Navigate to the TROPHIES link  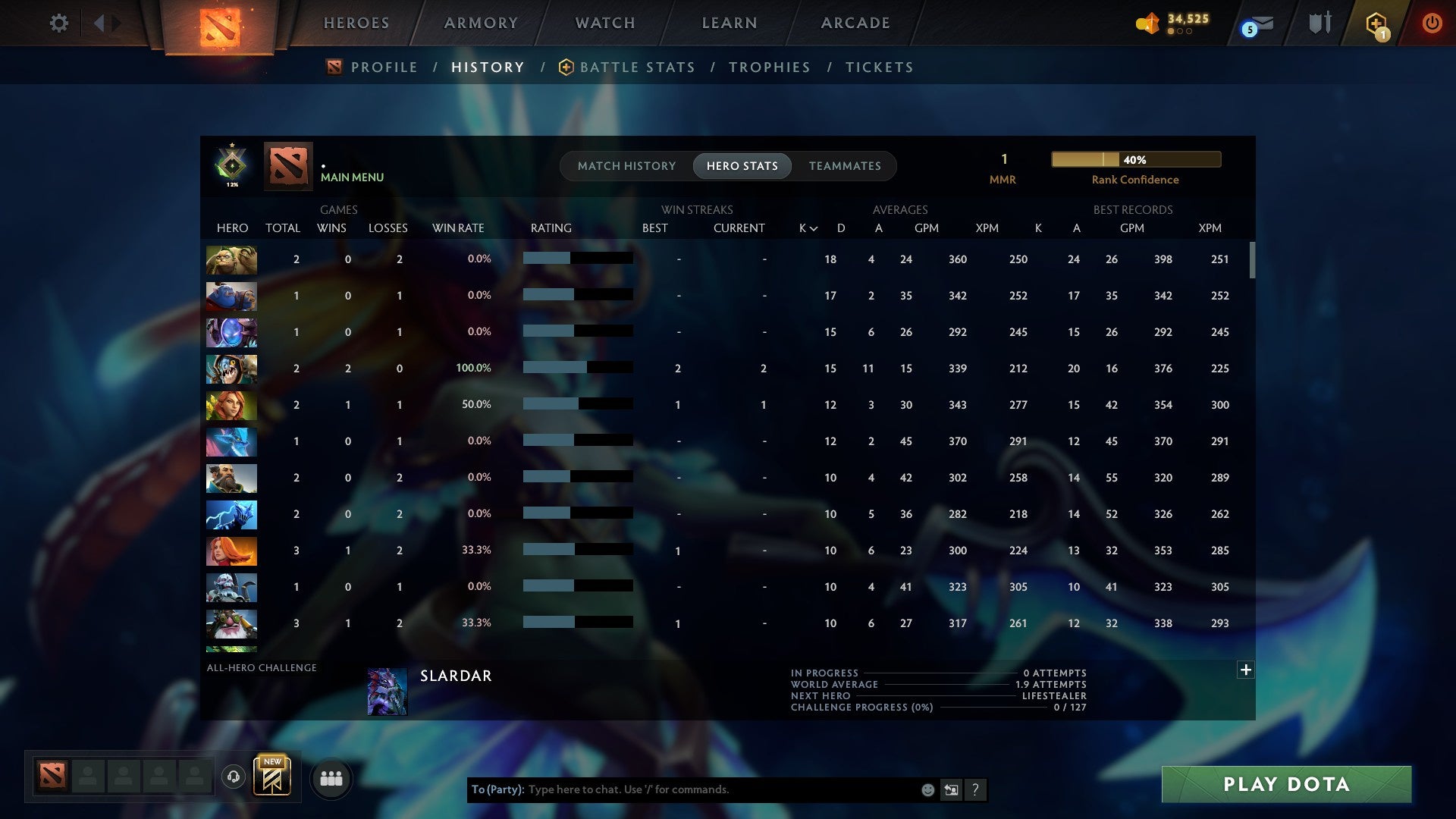pos(769,67)
